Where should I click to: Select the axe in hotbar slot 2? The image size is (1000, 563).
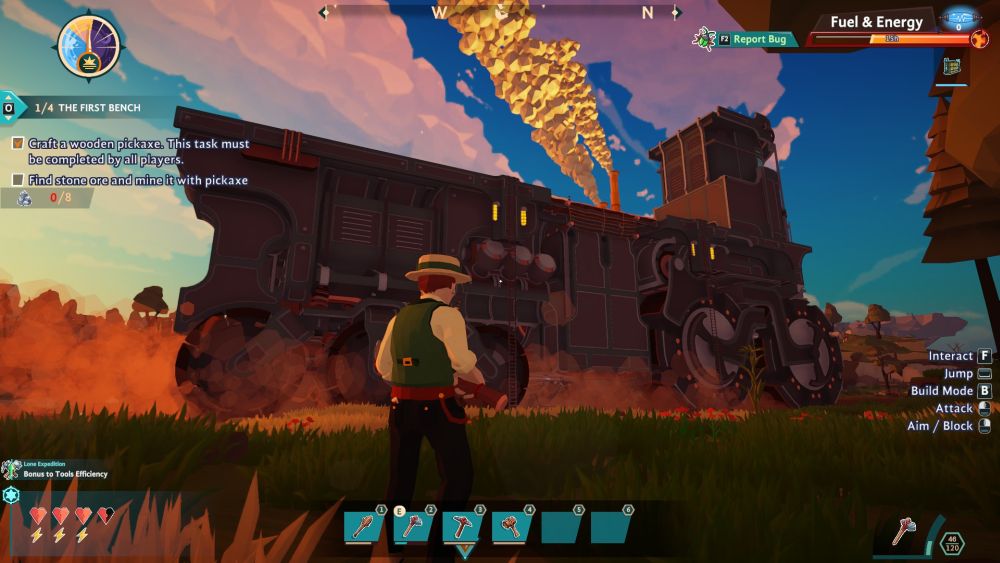pyautogui.click(x=412, y=527)
